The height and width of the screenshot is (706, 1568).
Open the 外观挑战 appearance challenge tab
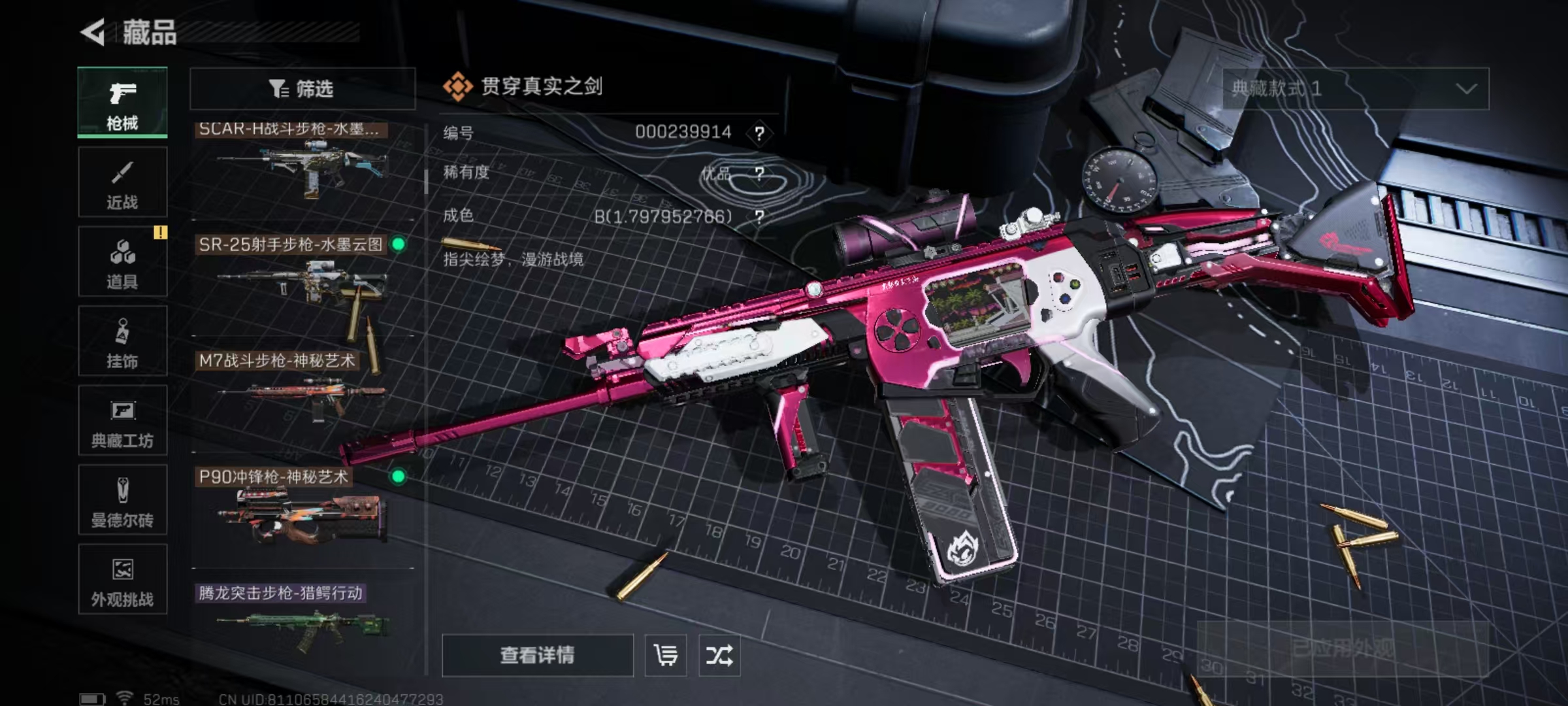[122, 580]
